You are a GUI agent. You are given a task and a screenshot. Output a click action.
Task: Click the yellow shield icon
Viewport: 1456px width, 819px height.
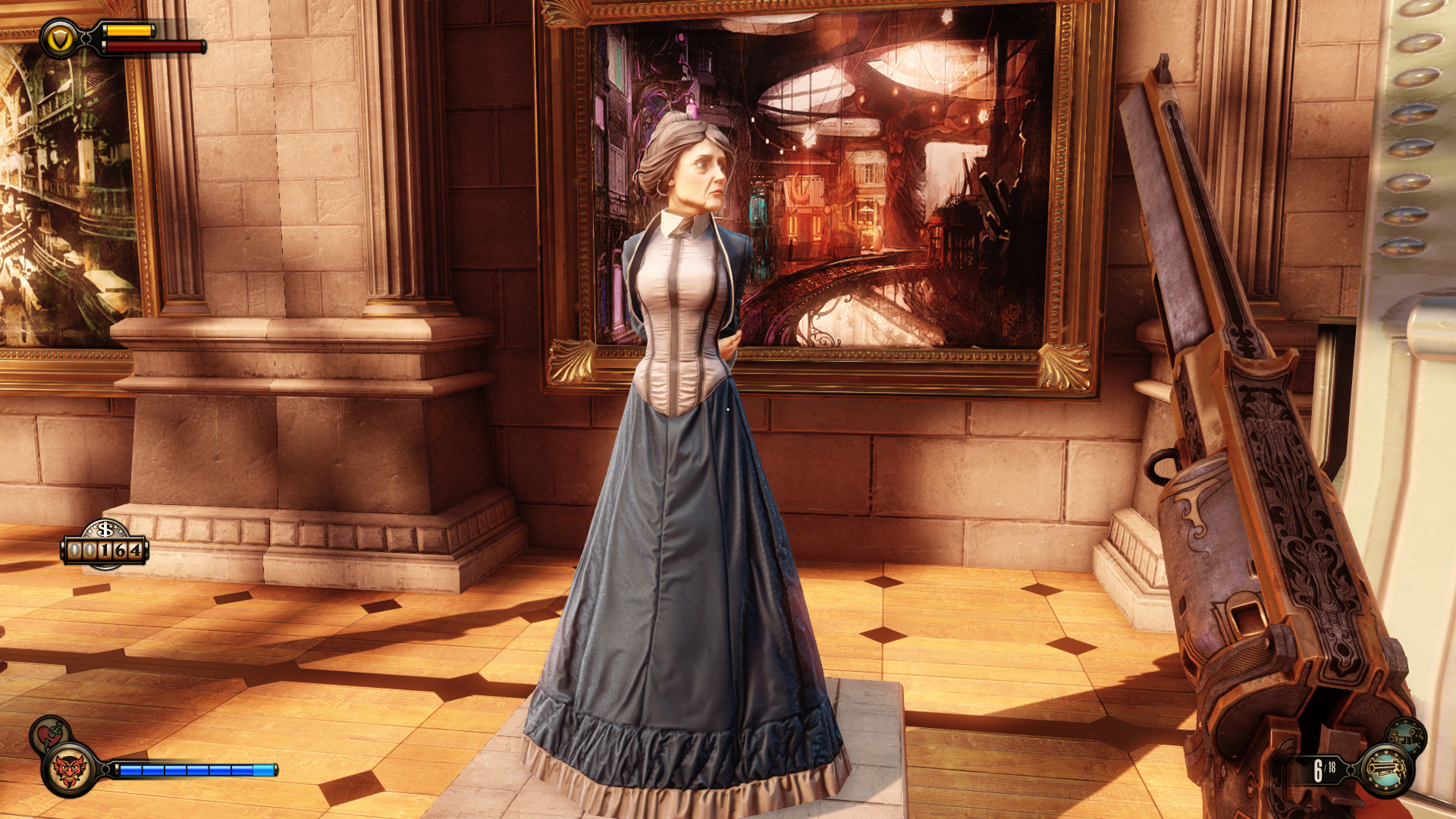(60, 39)
